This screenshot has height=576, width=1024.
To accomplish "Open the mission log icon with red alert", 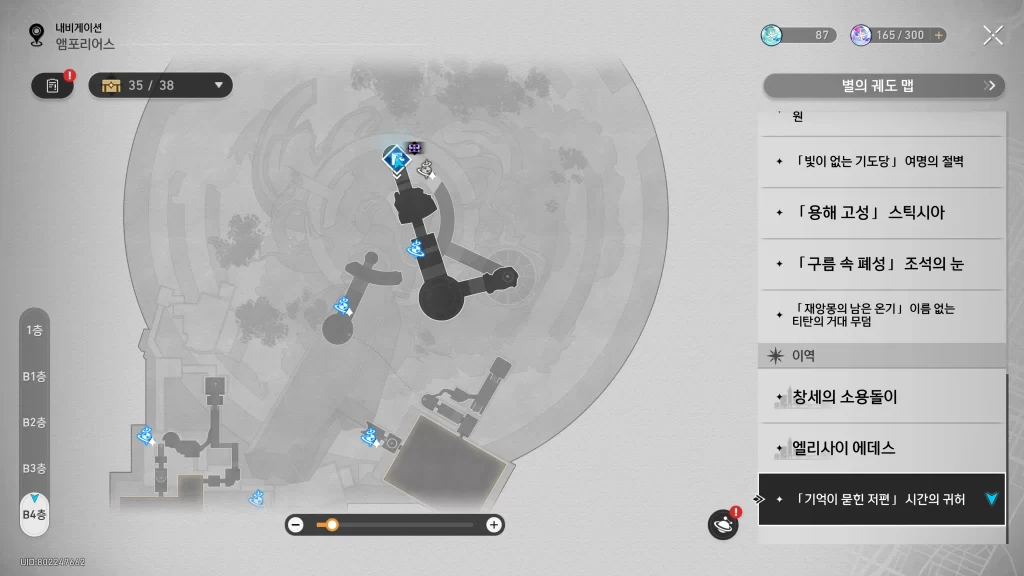I will pos(53,86).
